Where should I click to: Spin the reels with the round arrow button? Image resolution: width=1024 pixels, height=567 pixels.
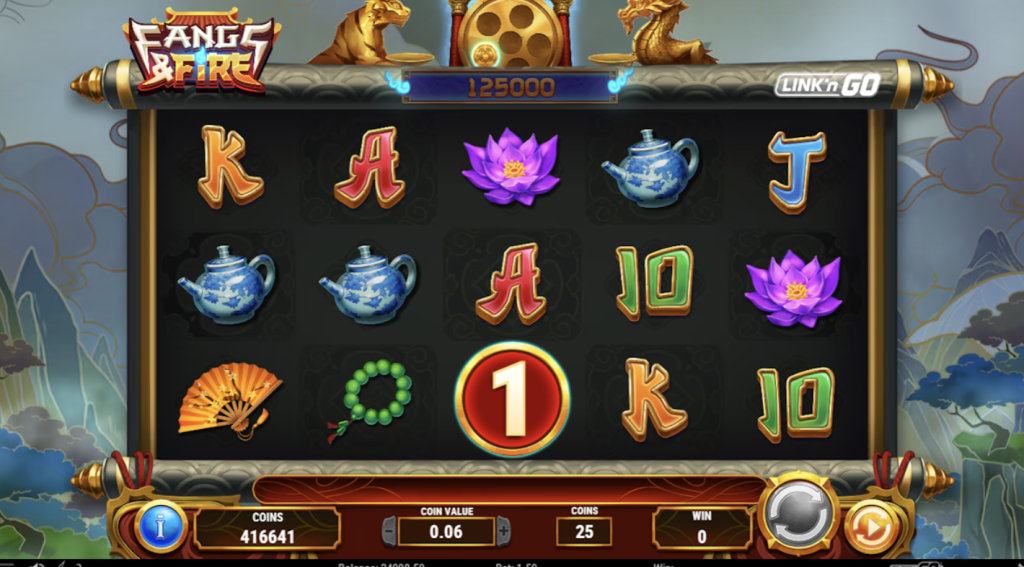798,514
